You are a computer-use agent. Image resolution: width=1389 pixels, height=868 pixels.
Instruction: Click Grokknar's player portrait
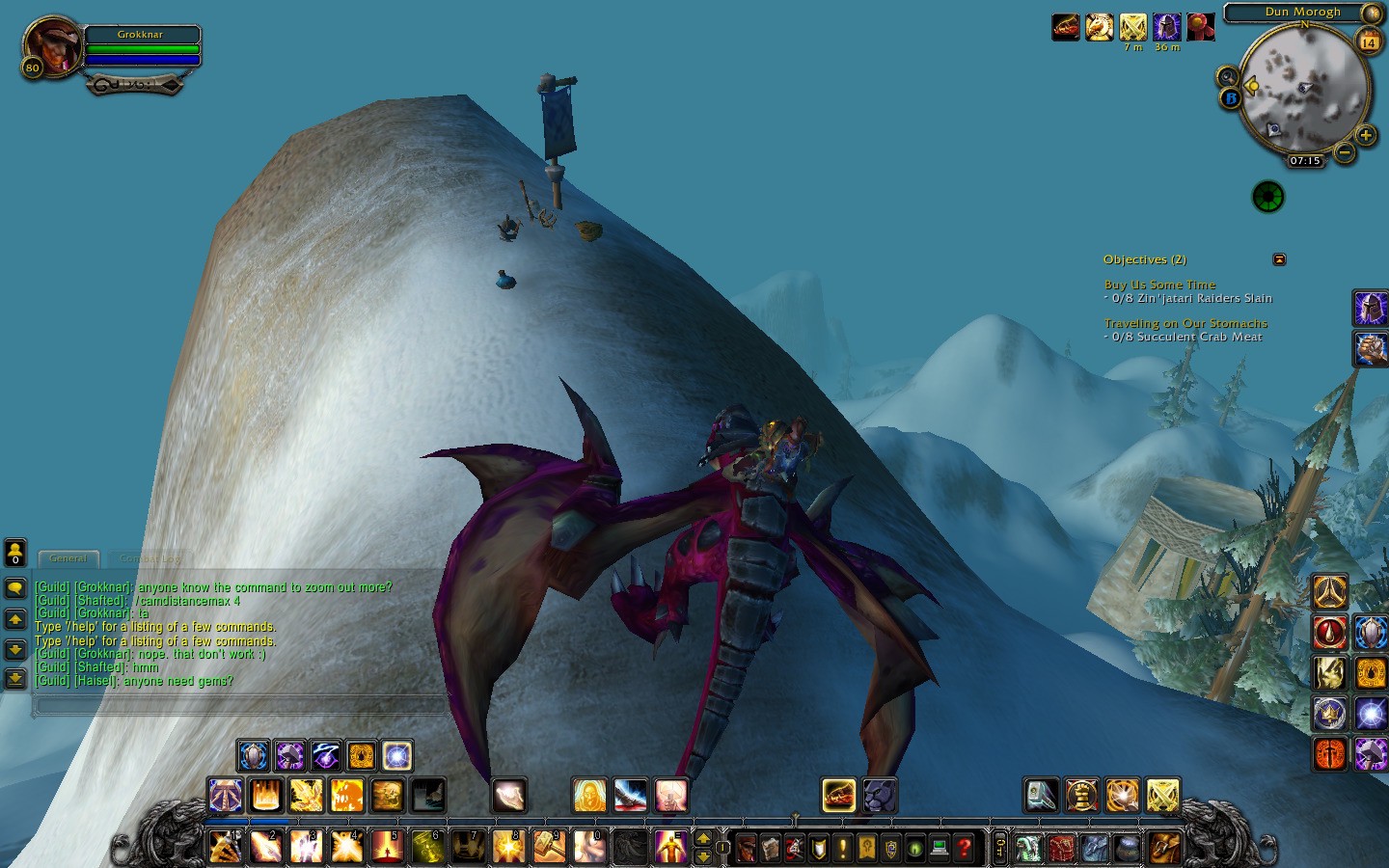tap(52, 46)
